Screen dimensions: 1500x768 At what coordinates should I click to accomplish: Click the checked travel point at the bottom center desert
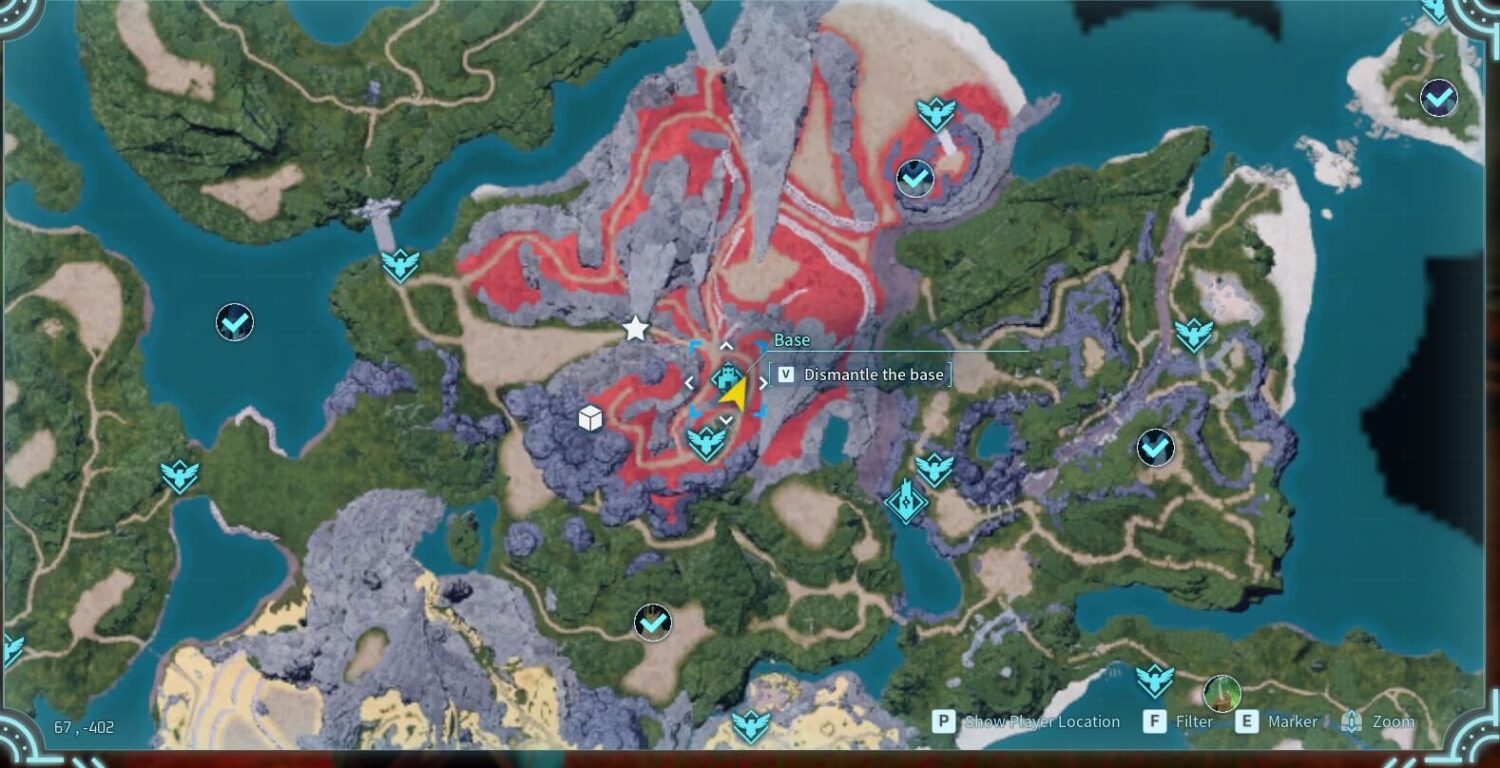(655, 620)
